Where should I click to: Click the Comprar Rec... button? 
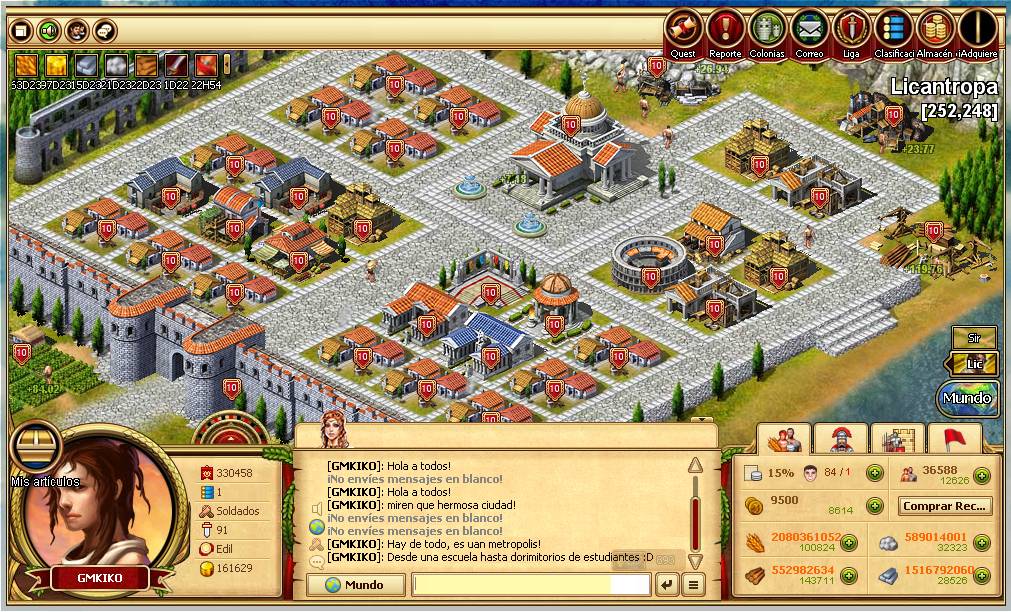pyautogui.click(x=945, y=506)
